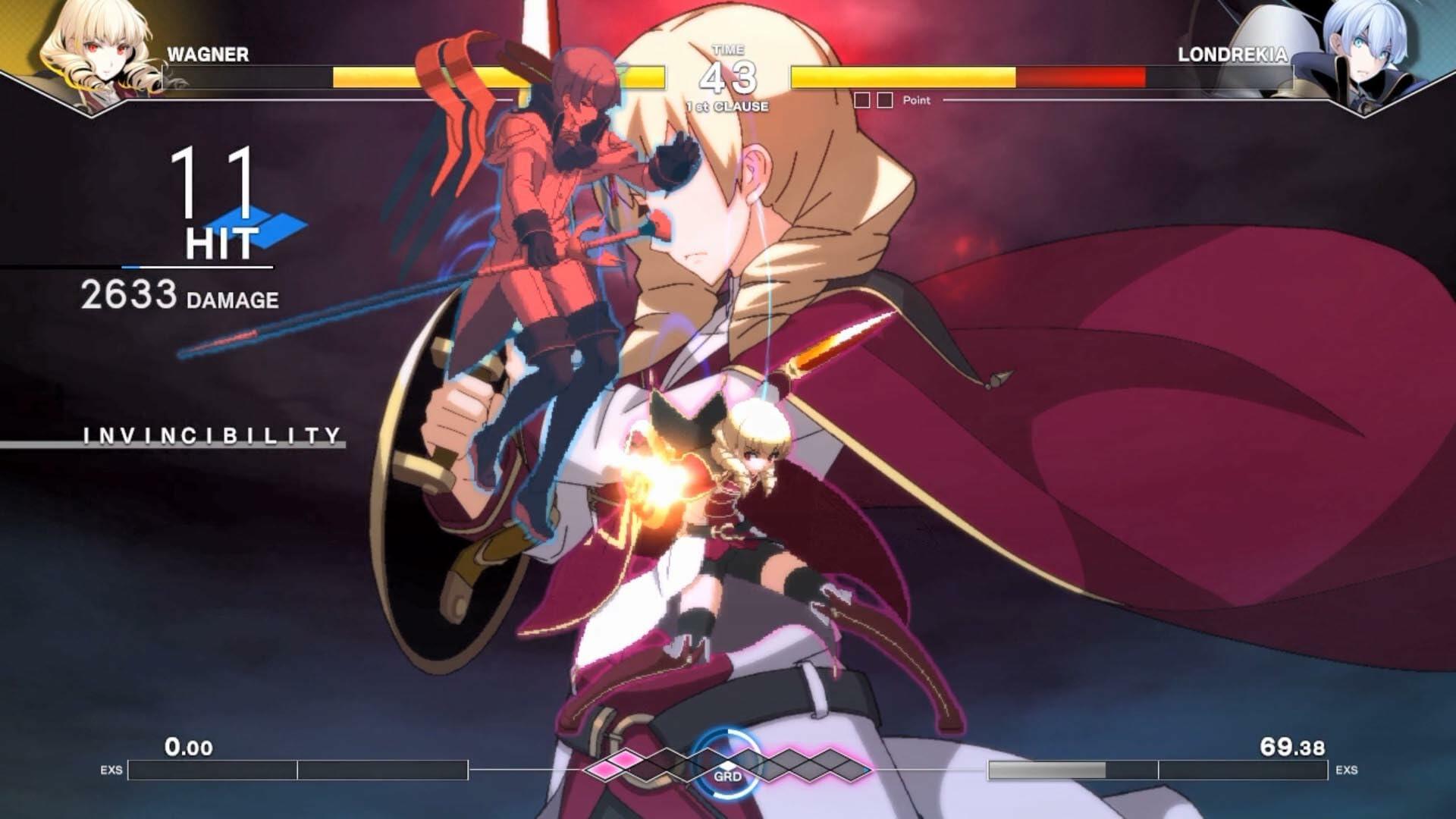
Task: Click the 2633 DAMAGE readout
Action: pos(179,295)
